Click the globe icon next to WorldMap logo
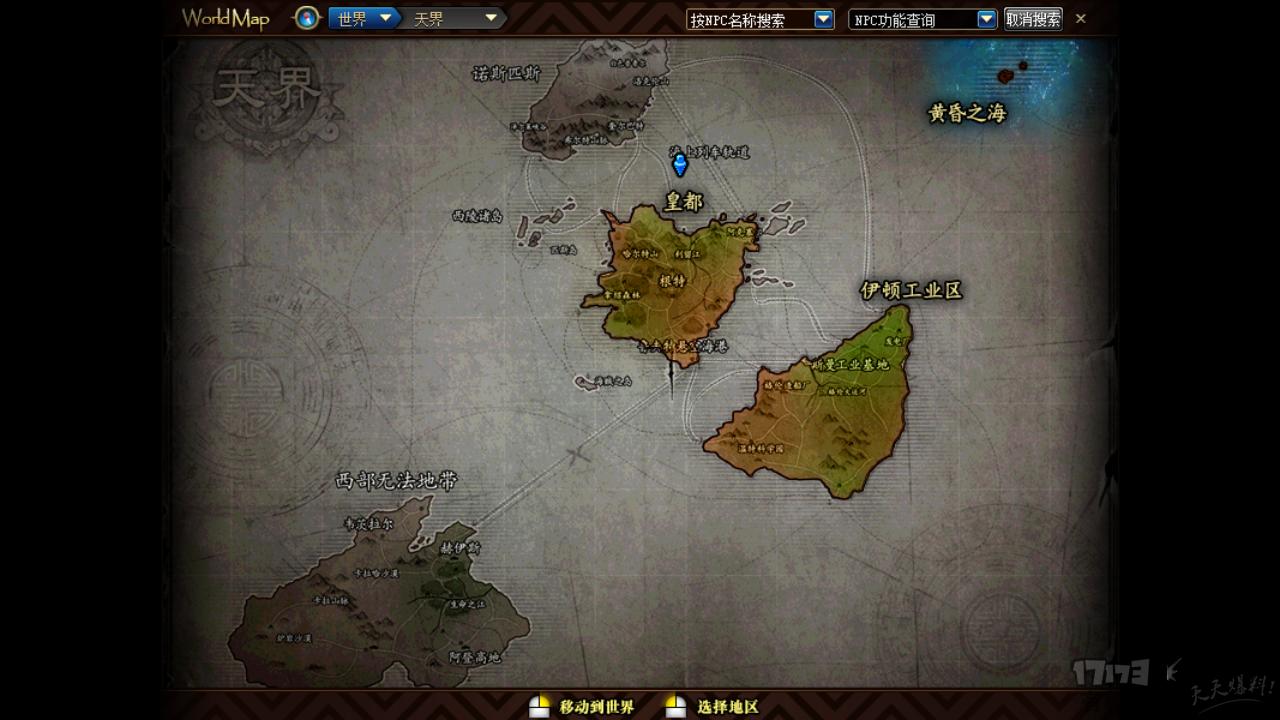This screenshot has width=1280, height=720. pyautogui.click(x=306, y=17)
